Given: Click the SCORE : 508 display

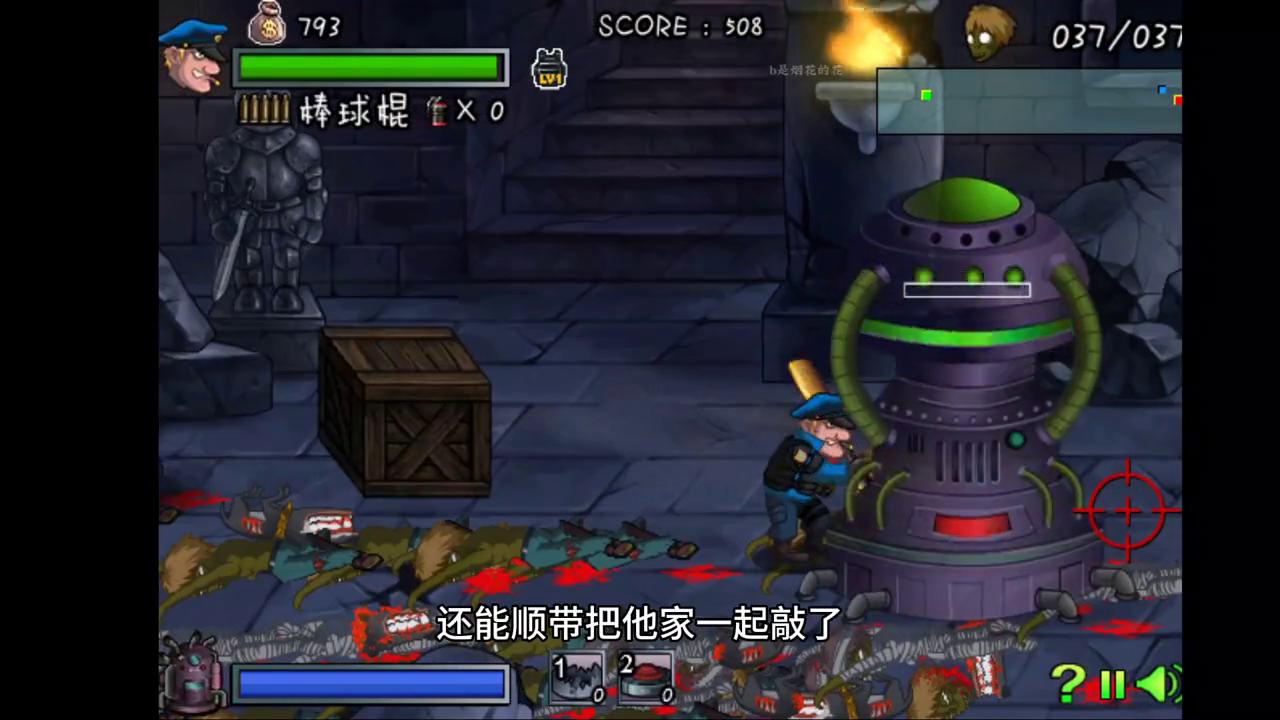Looking at the screenshot, I should point(680,27).
